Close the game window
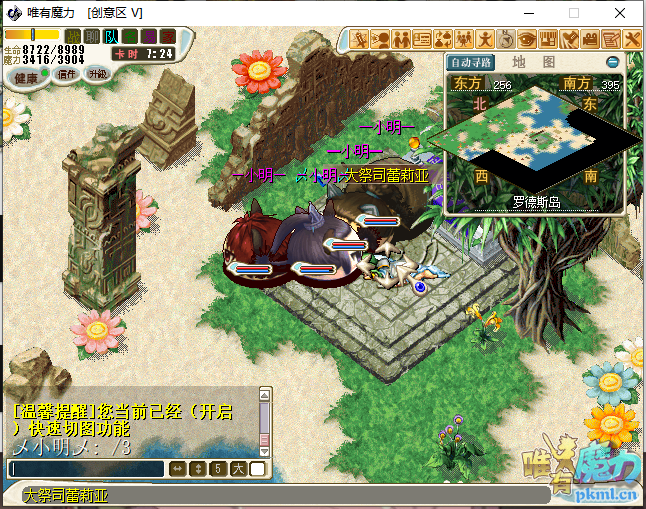Screen dimensions: 646x509 pyautogui.click(x=621, y=13)
